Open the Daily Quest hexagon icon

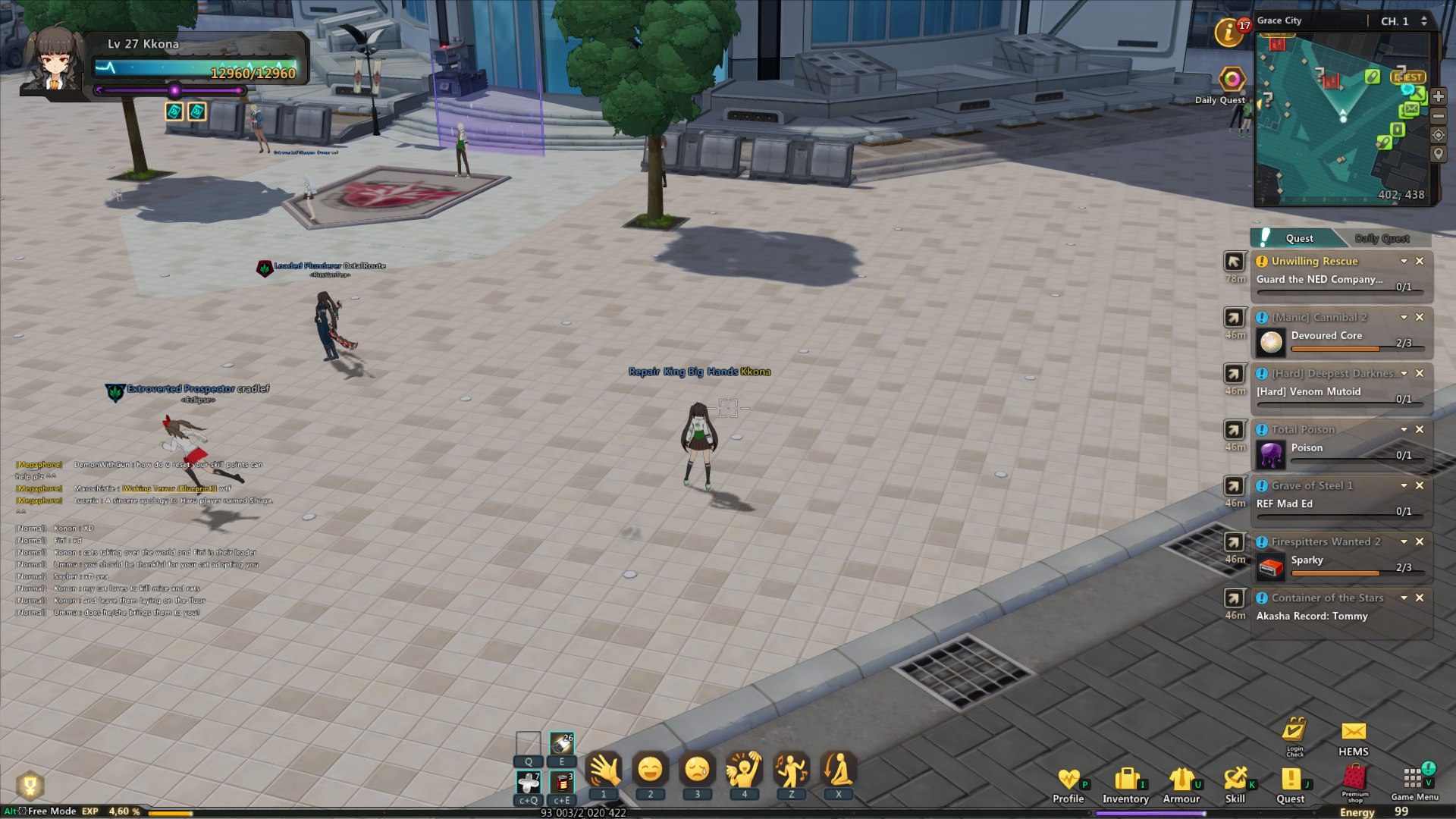coord(1232,79)
